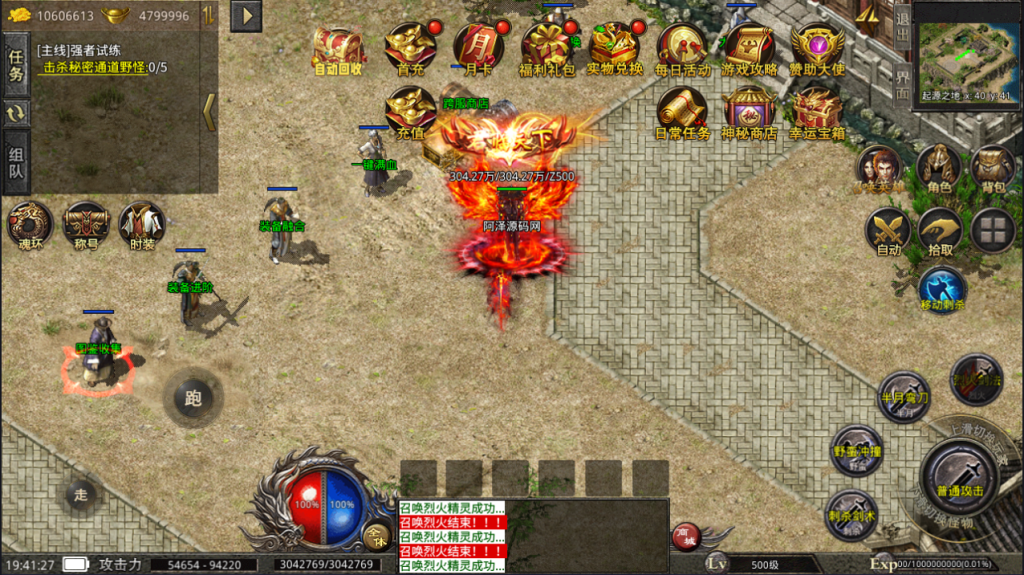Open the 每日活动 daily activities
The width and height of the screenshot is (1024, 575).
pos(682,48)
